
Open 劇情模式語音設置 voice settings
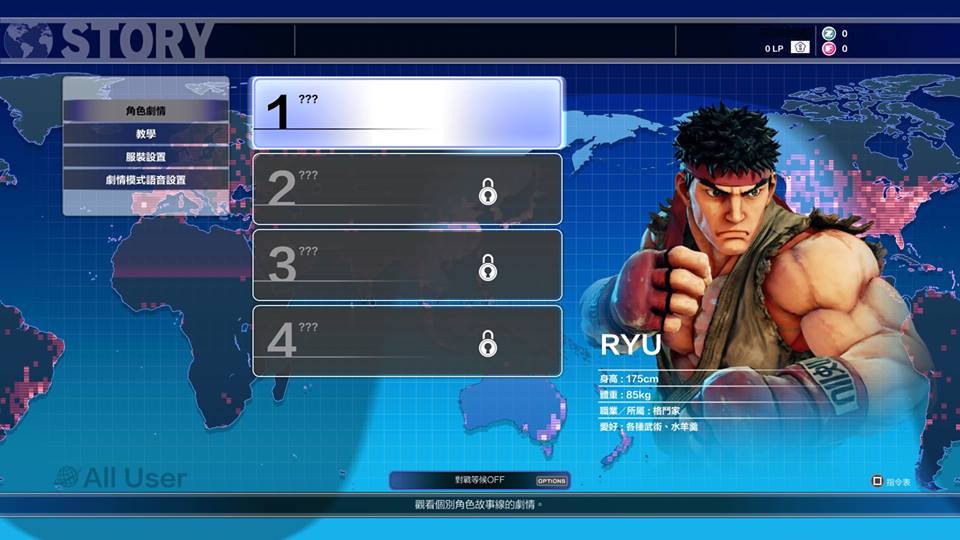[x=146, y=180]
